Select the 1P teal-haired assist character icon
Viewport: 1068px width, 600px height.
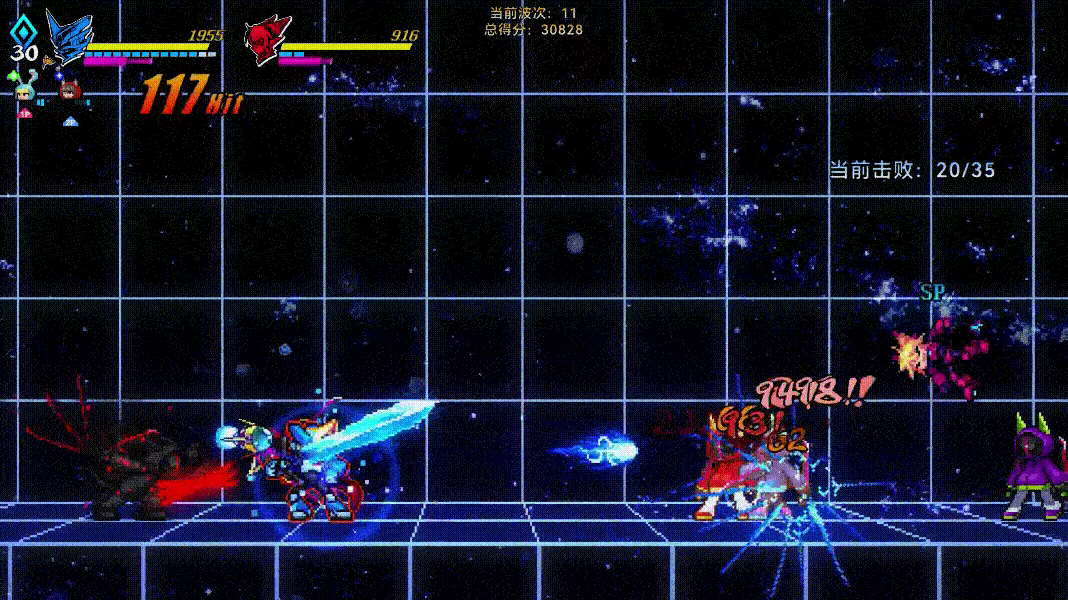click(25, 94)
